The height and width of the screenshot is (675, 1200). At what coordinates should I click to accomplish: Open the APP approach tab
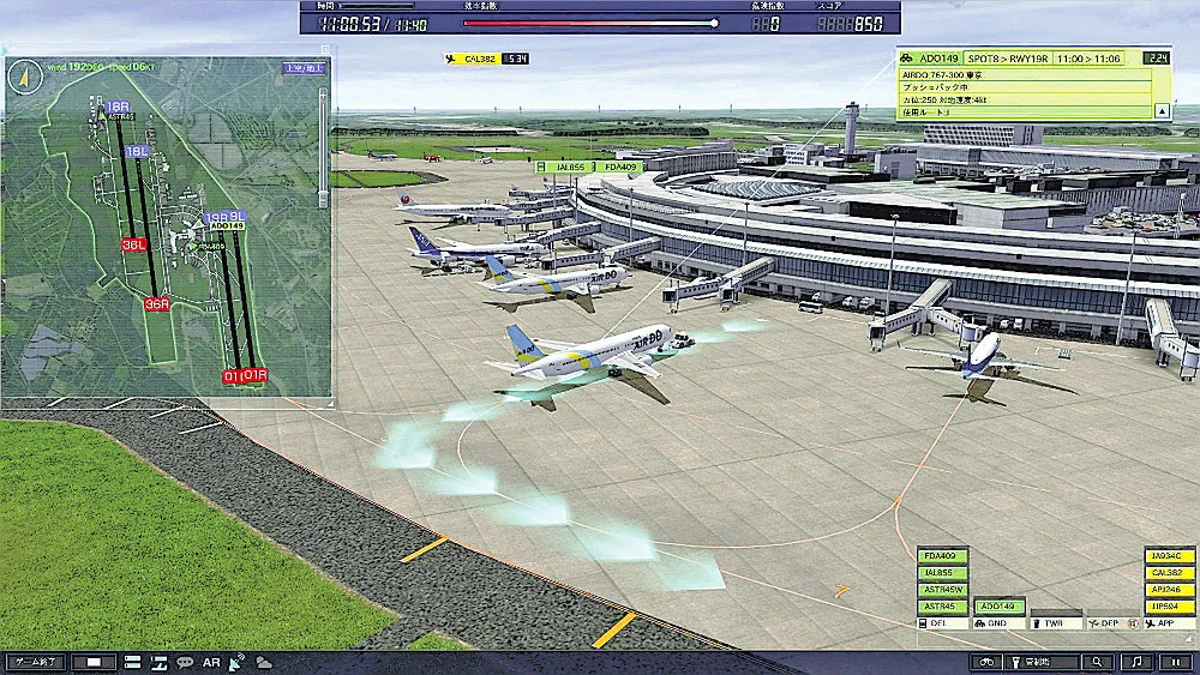pos(1169,623)
